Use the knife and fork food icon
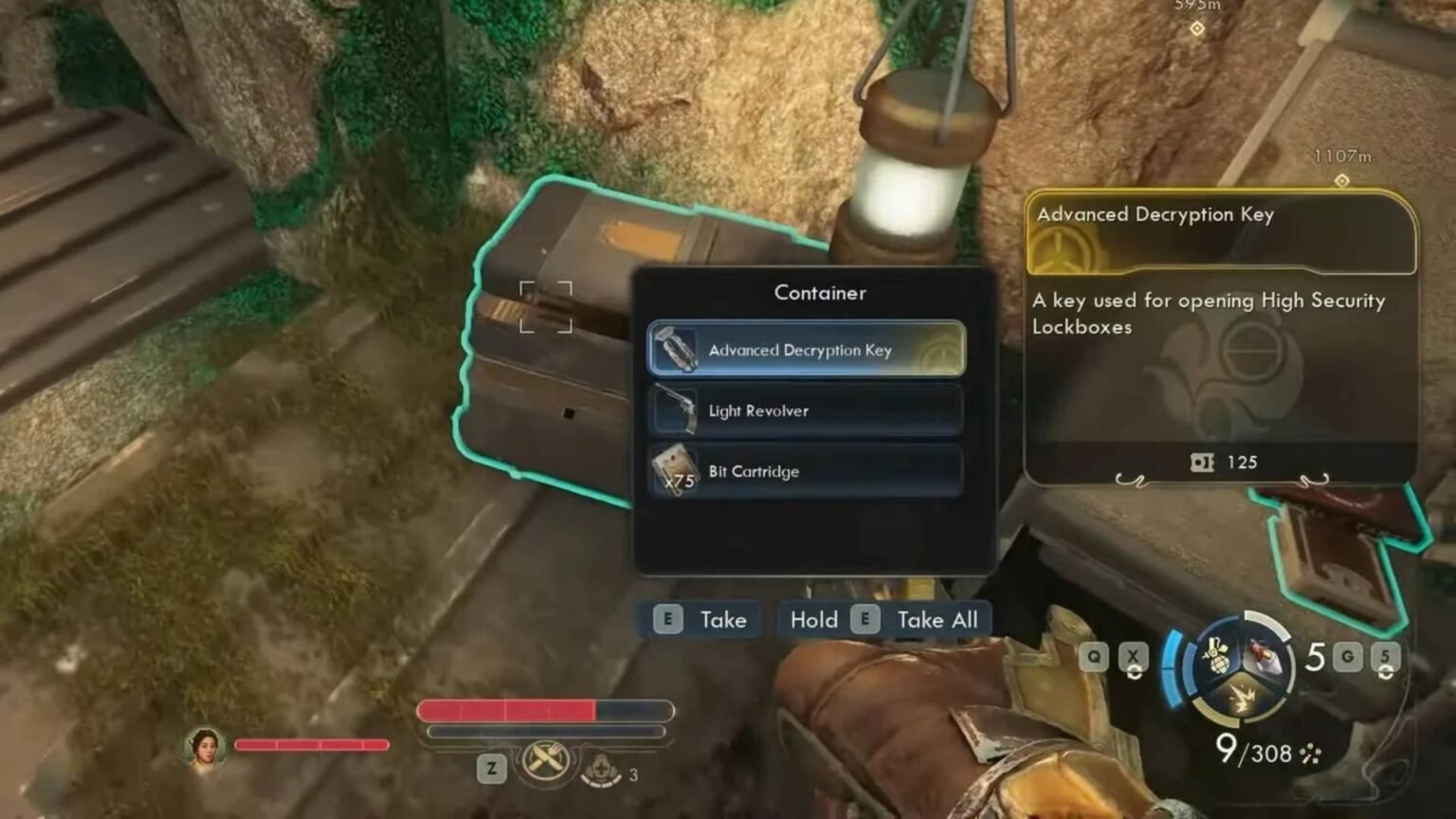The width and height of the screenshot is (1456, 819). point(546,758)
